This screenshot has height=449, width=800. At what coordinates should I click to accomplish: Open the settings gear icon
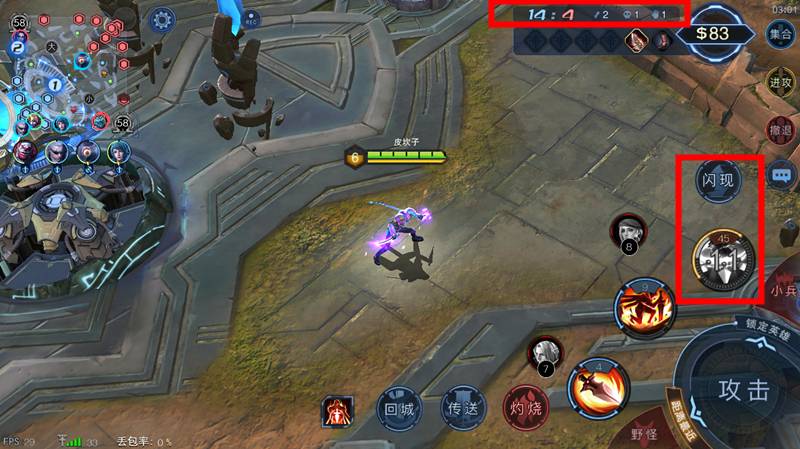[x=162, y=18]
